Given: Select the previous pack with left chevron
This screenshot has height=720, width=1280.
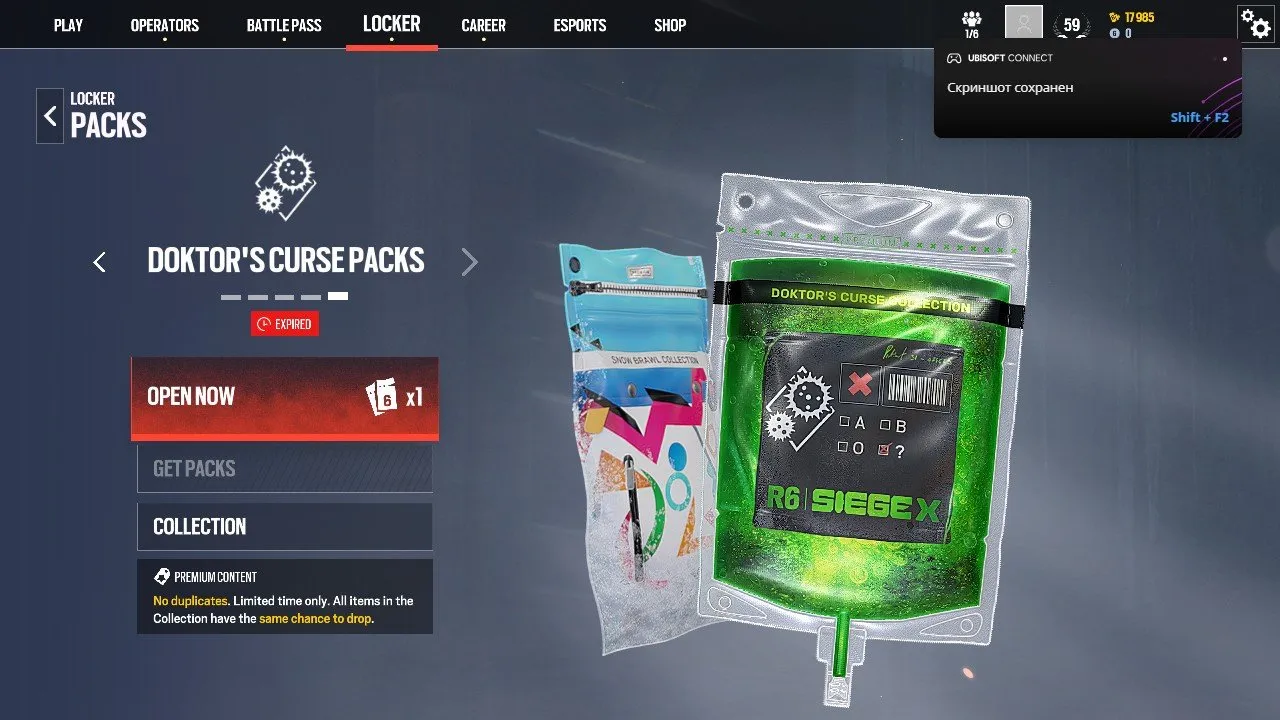Looking at the screenshot, I should click(99, 261).
